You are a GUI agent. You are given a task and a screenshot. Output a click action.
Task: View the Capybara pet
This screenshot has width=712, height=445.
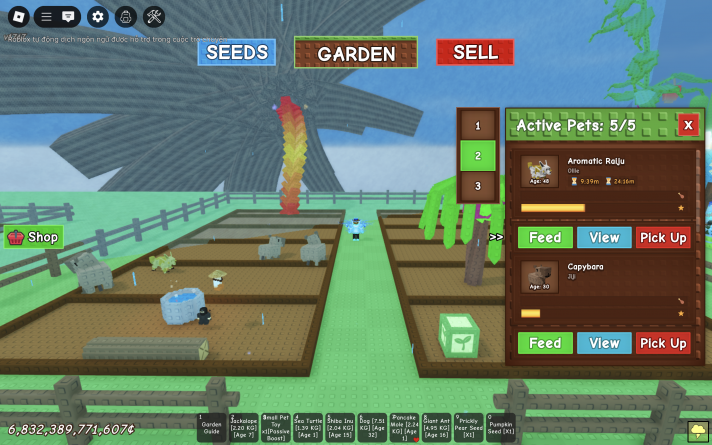[x=604, y=343]
